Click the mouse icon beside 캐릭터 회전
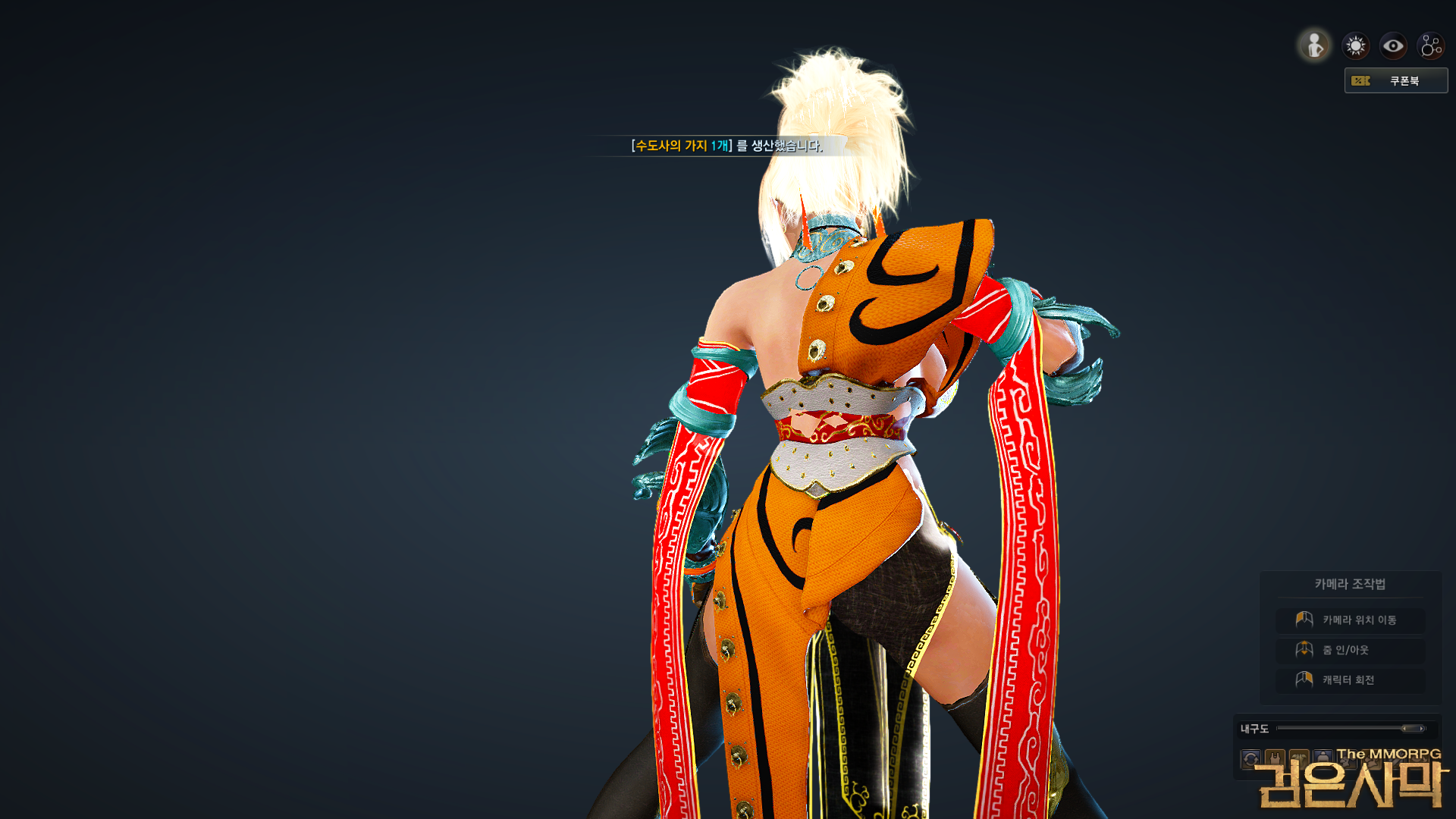Image resolution: width=1456 pixels, height=819 pixels. tap(1304, 679)
